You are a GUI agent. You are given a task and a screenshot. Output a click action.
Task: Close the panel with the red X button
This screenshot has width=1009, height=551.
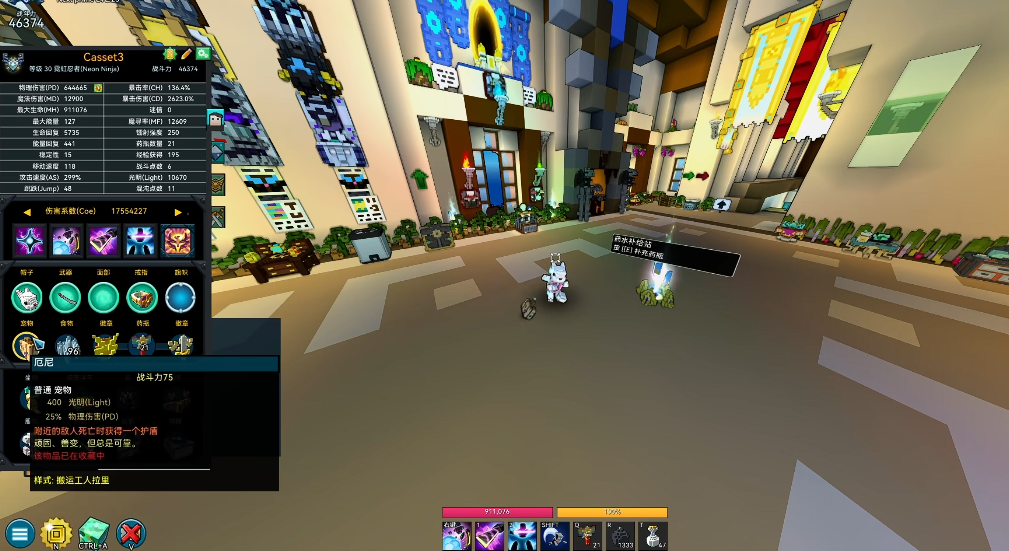[130, 532]
